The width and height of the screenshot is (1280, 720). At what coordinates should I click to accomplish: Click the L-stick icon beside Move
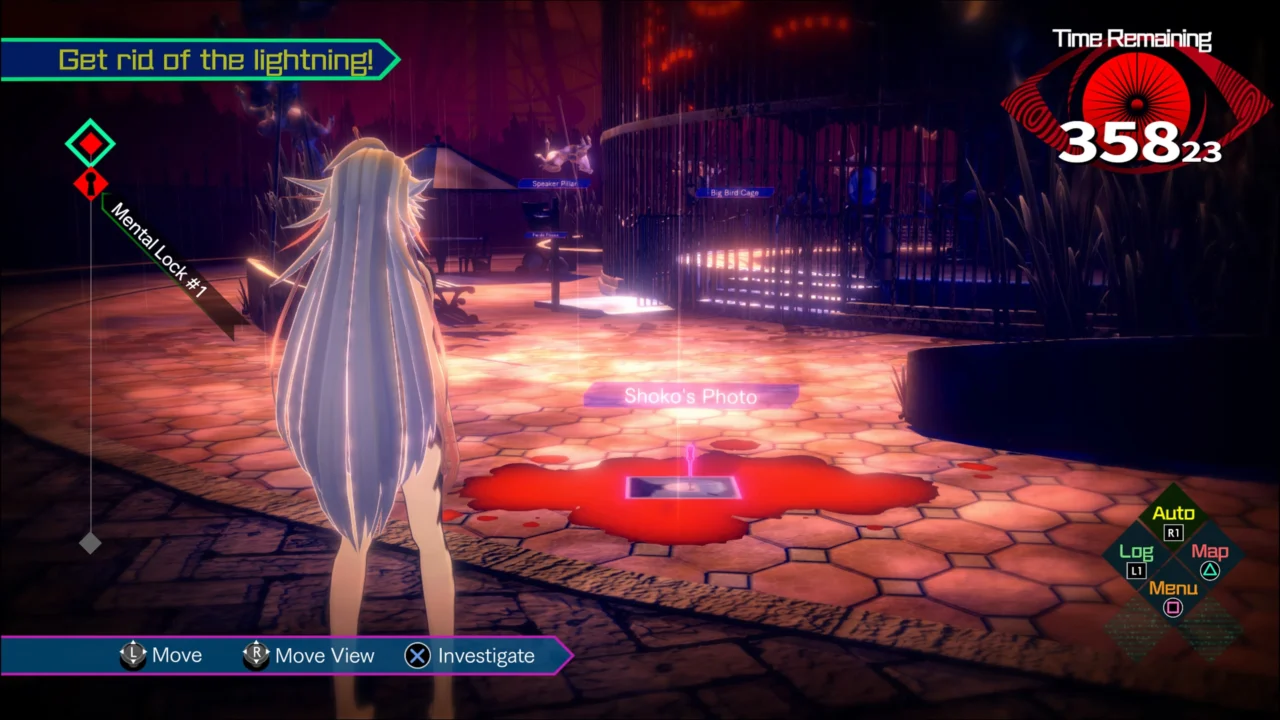[x=133, y=655]
